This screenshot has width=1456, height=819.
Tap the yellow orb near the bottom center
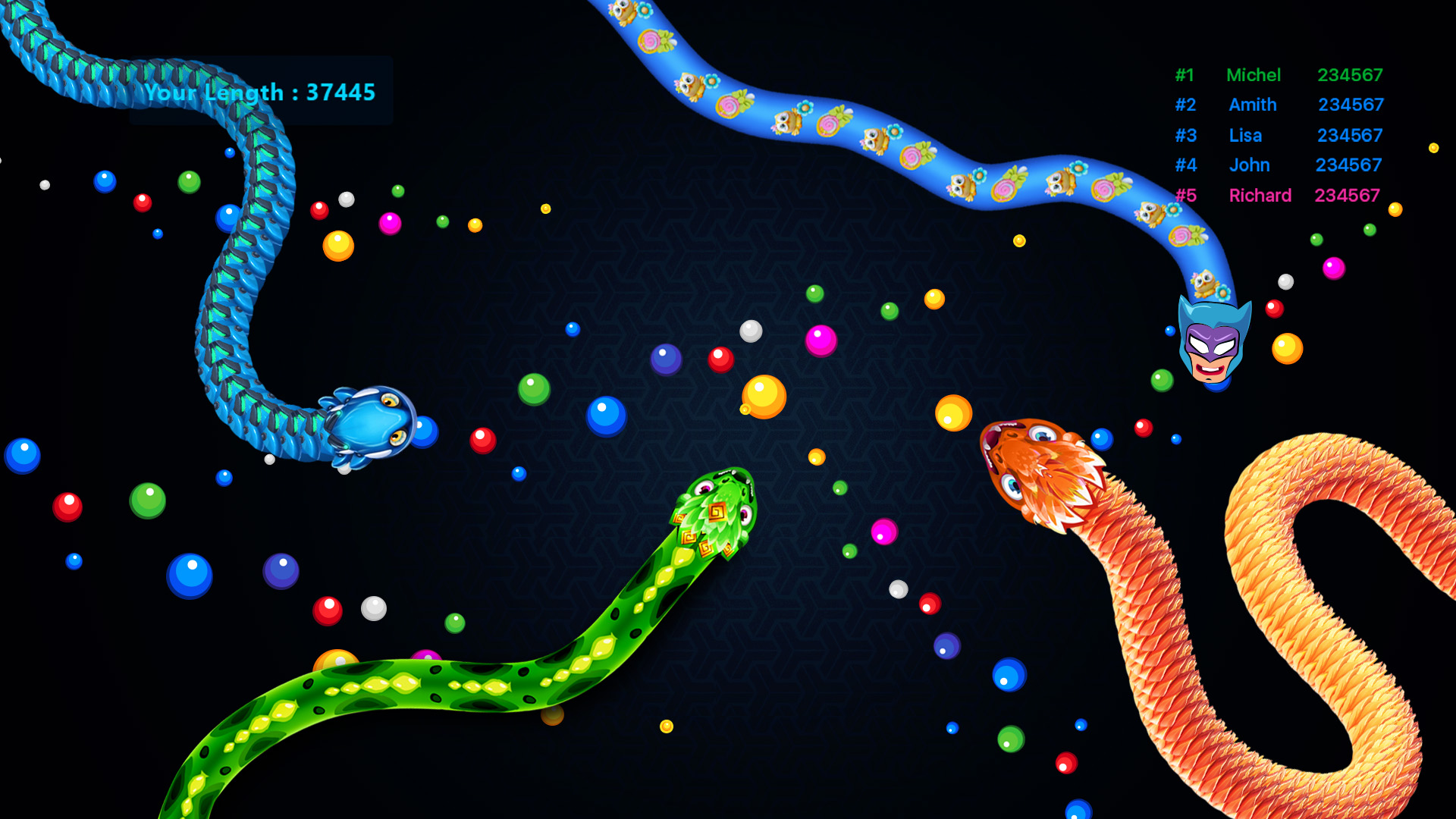point(667,724)
